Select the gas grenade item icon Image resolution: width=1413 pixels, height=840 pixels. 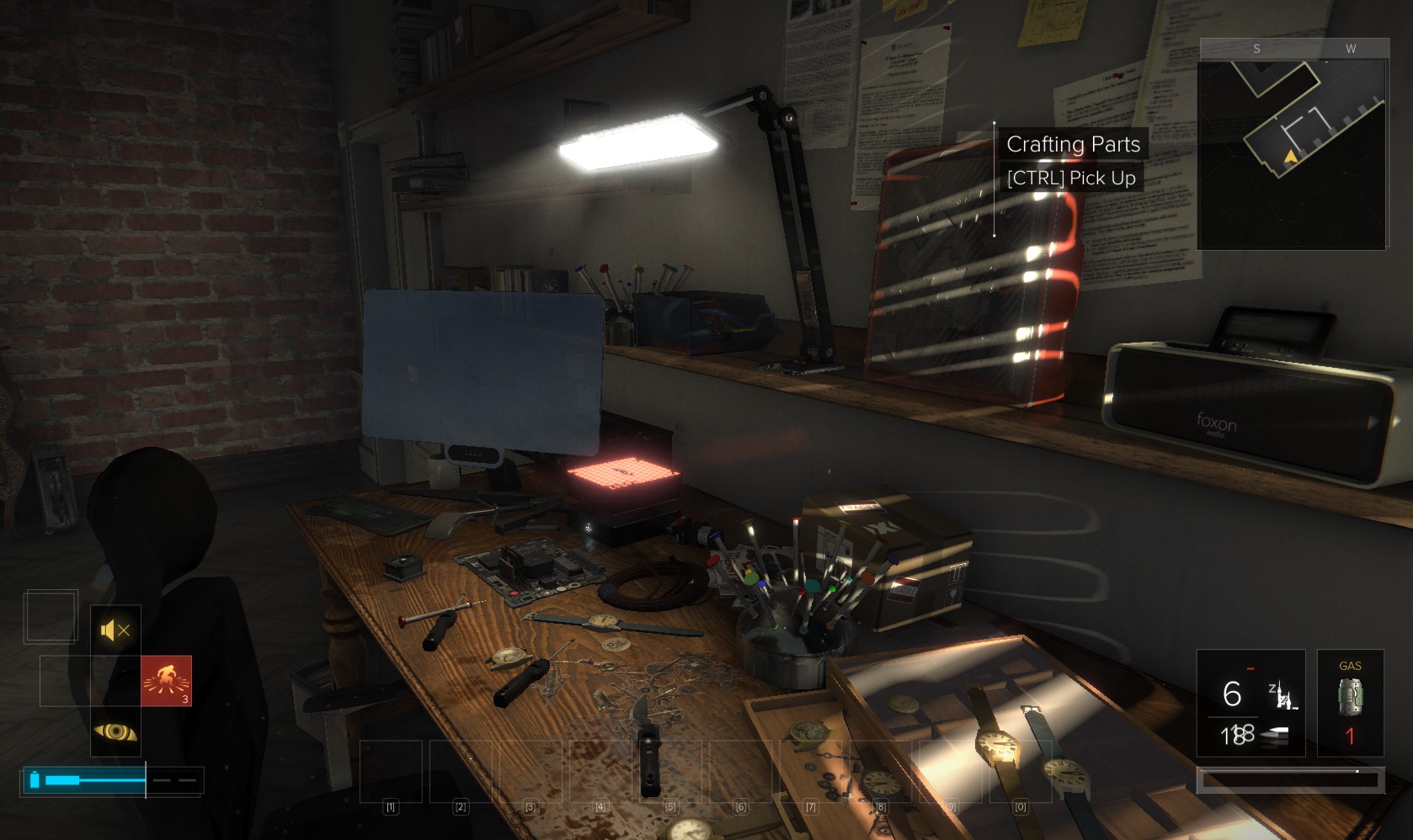point(1350,697)
